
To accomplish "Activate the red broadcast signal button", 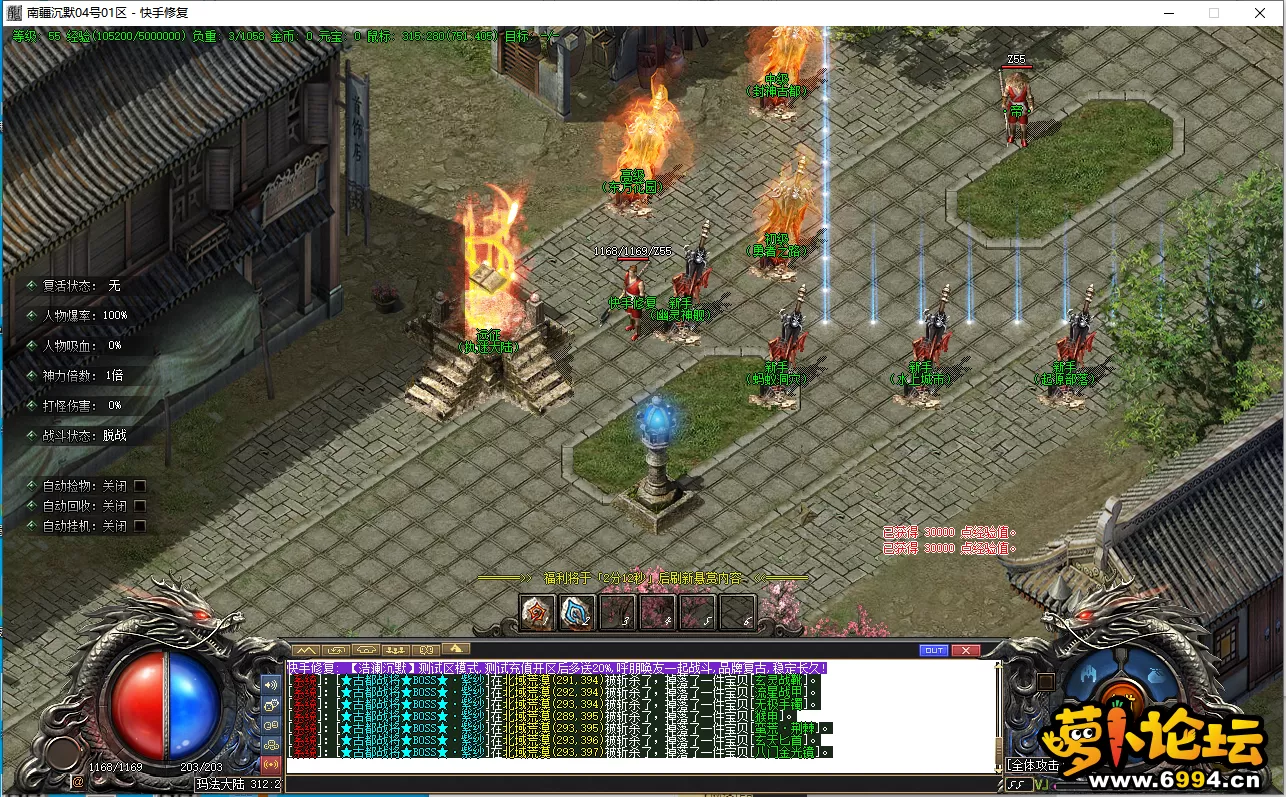I will [270, 765].
